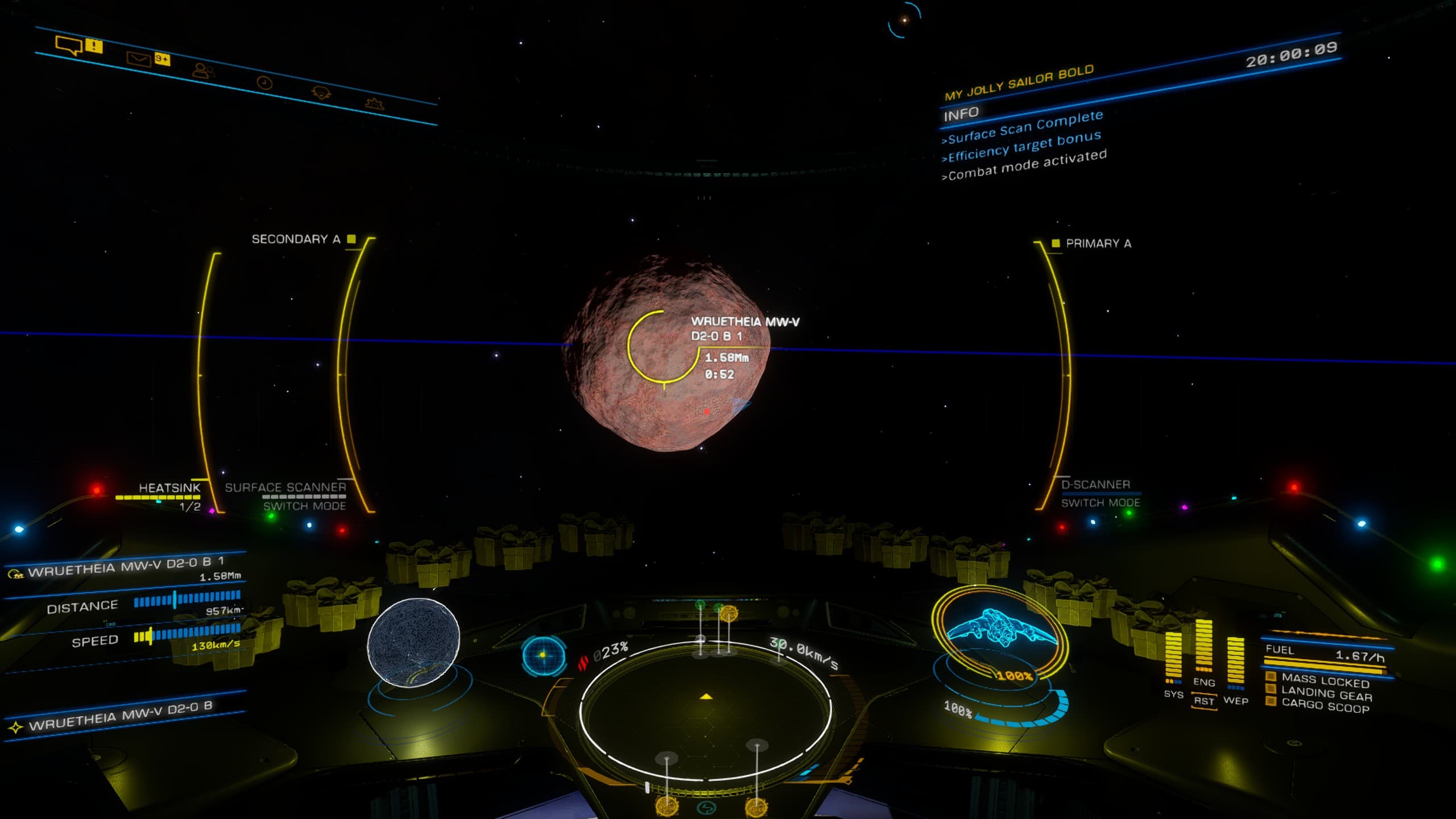The width and height of the screenshot is (1456, 819).
Task: Click the blue navigation compass icon
Action: point(543,655)
